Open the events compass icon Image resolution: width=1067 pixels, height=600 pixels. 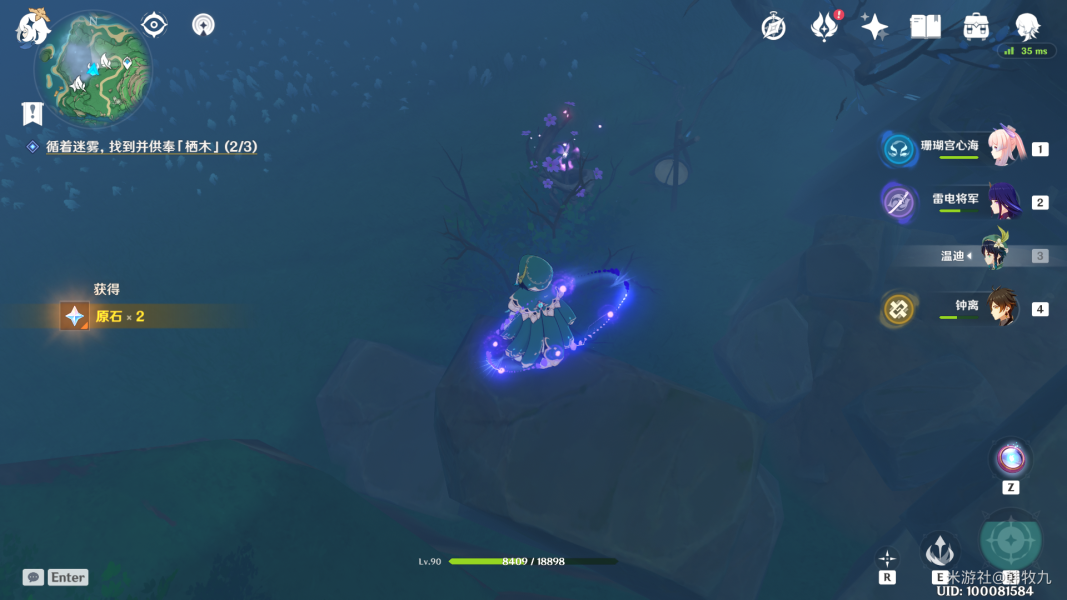773,27
